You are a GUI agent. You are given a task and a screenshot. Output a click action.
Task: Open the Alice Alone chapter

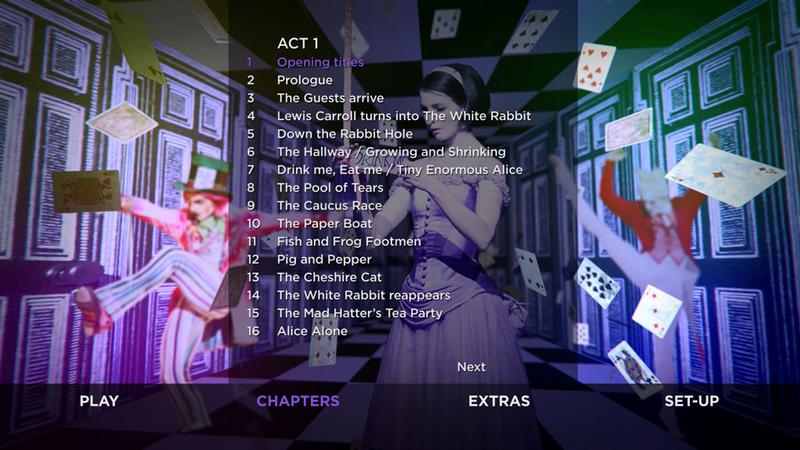[312, 331]
